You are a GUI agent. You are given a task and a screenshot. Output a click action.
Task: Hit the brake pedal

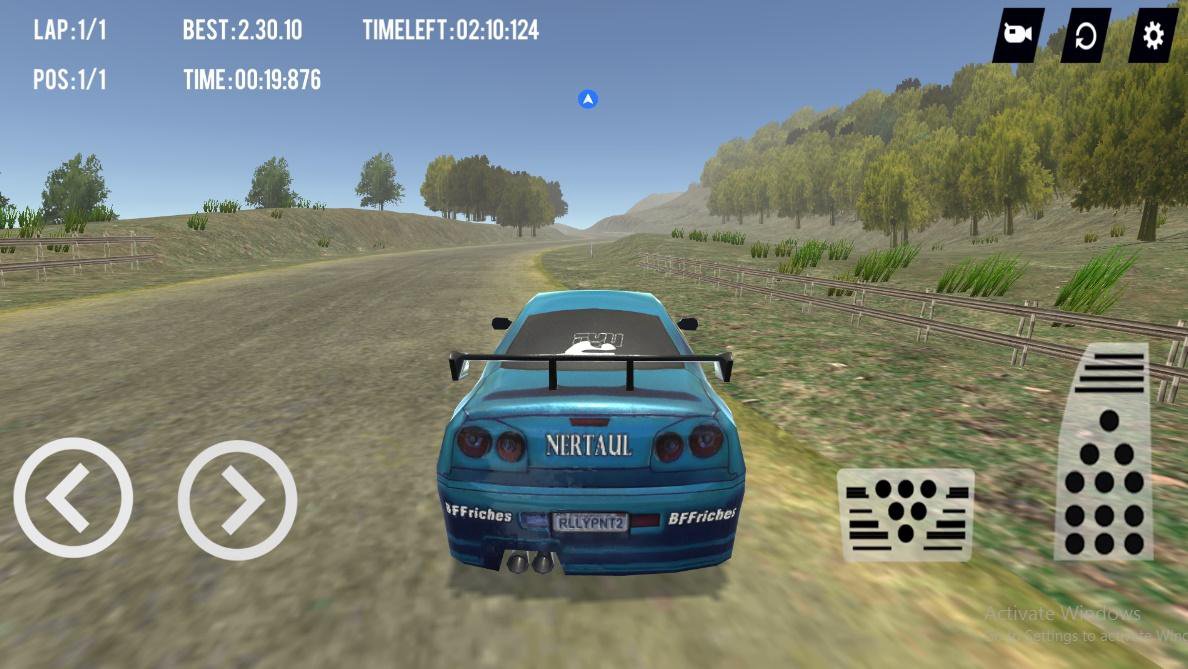point(905,514)
